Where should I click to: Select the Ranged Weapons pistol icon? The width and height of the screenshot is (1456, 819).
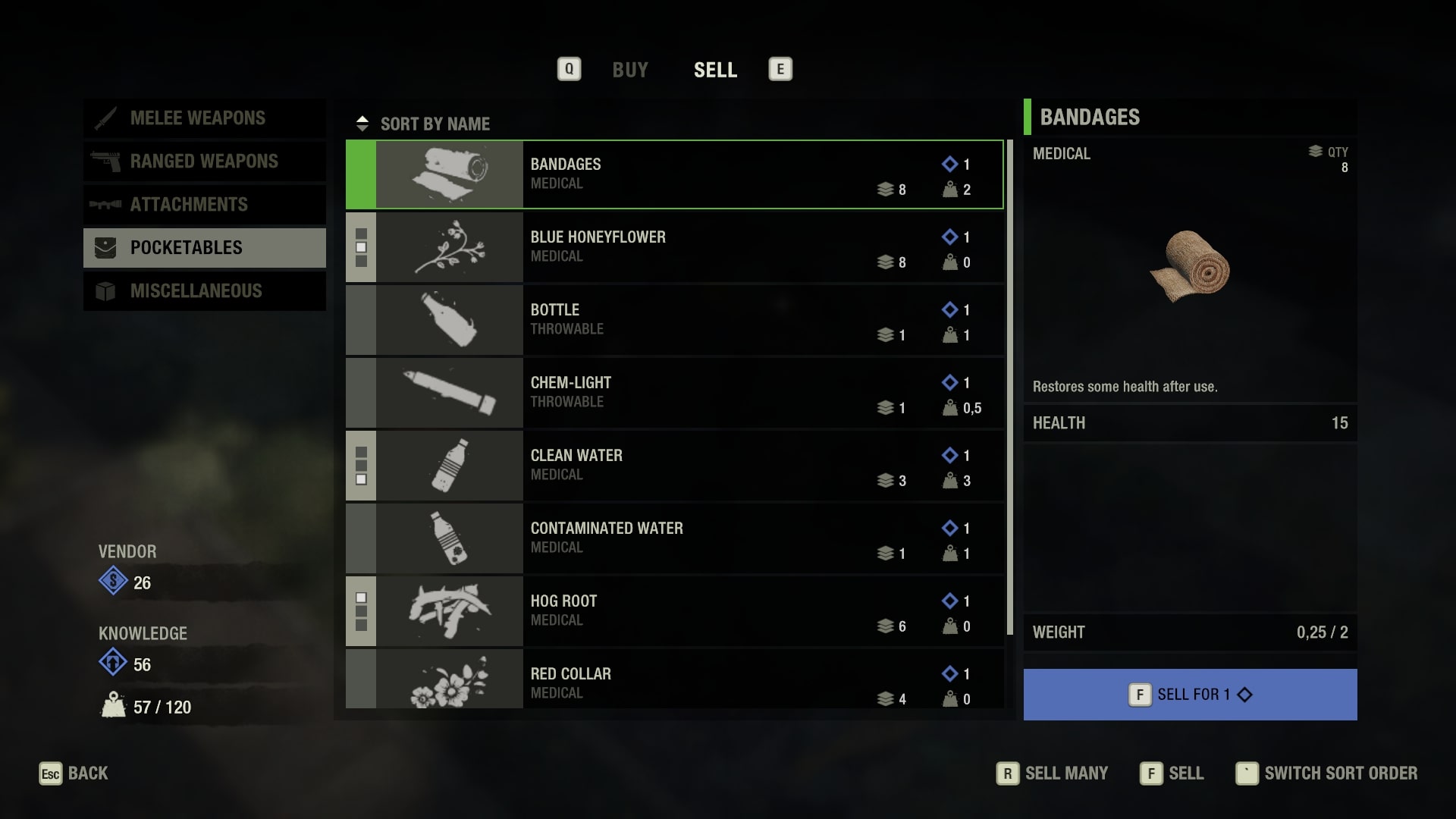click(x=107, y=162)
